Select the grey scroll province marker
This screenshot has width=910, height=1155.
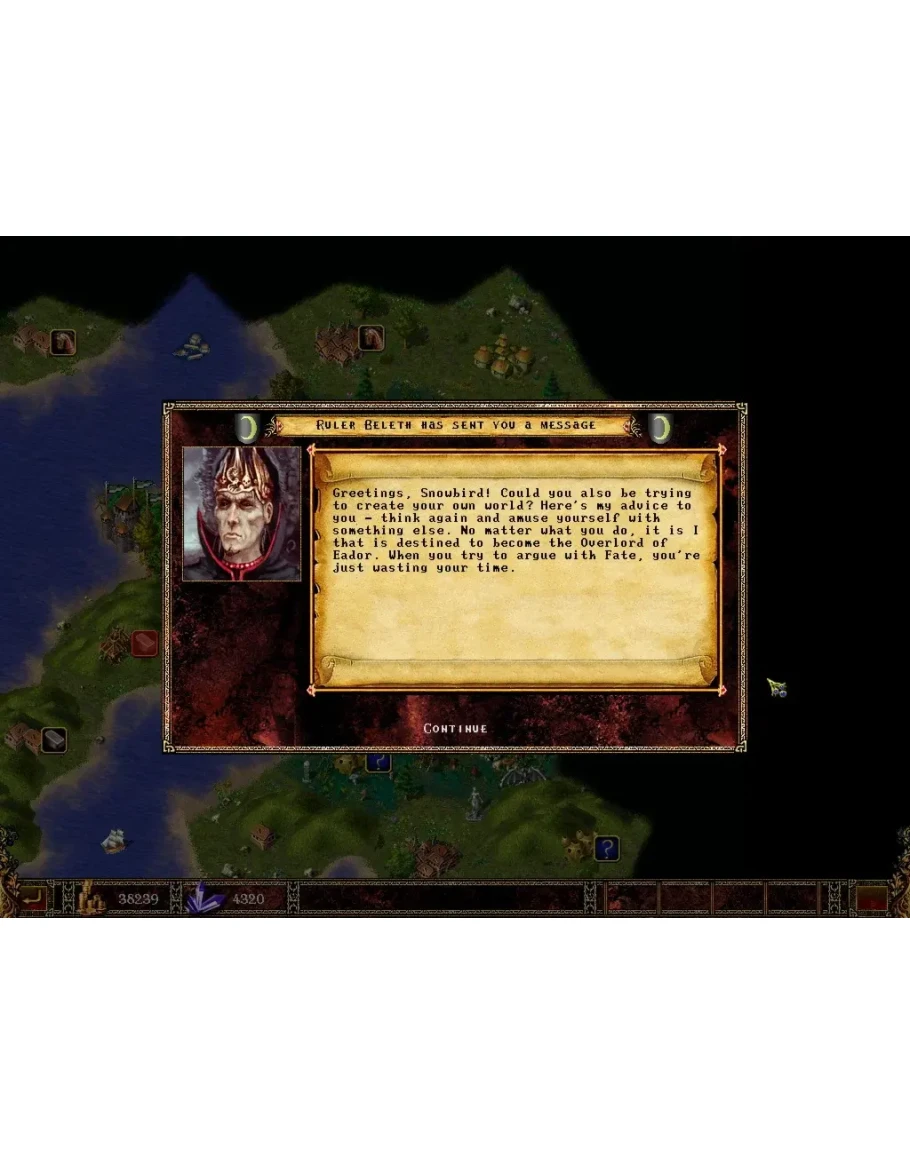(53, 740)
